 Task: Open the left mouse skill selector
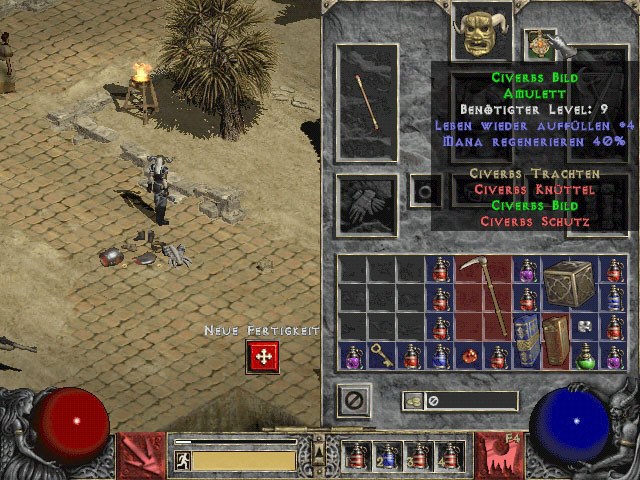(x=138, y=455)
